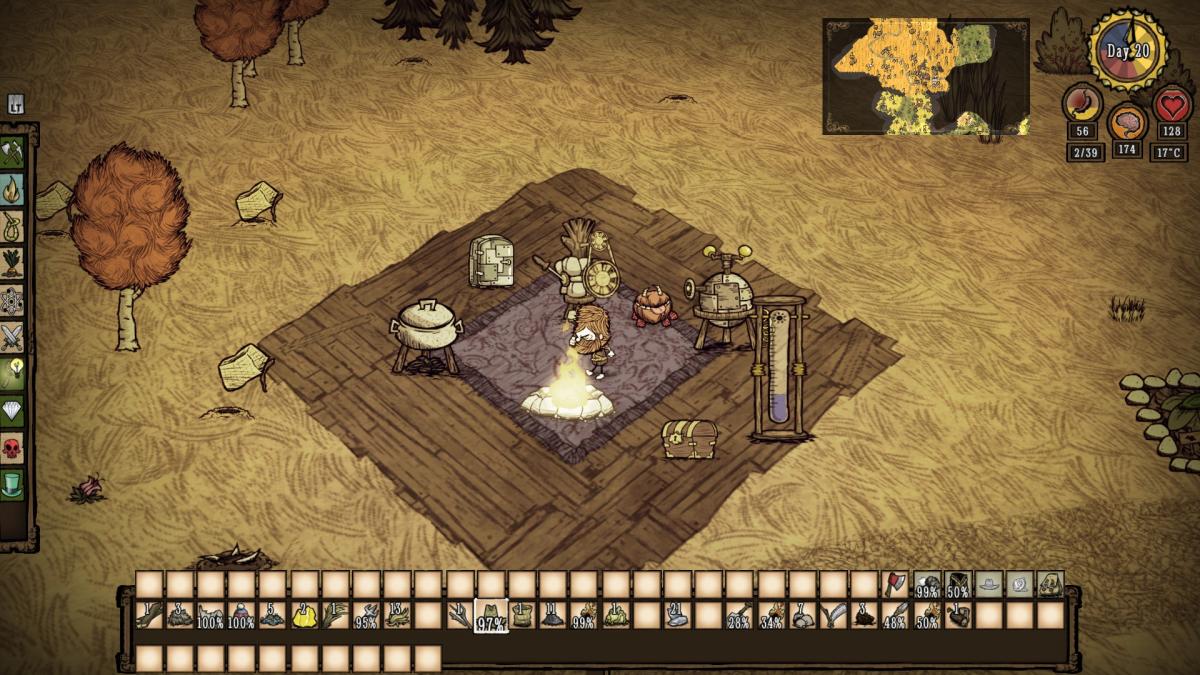Select the shovel at 28% durability
This screenshot has width=1200, height=675.
pos(740,615)
